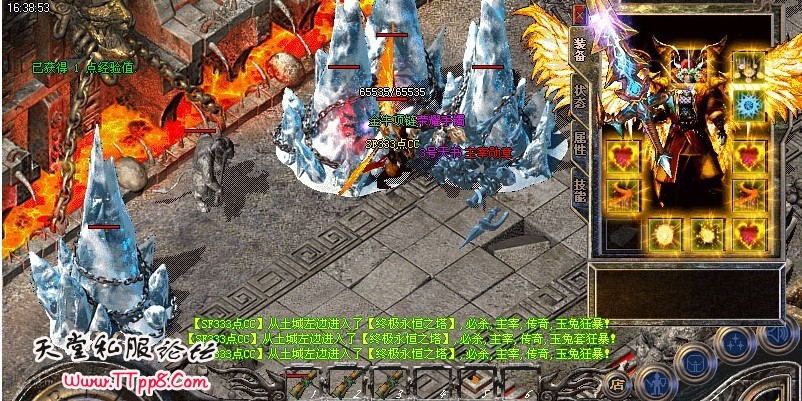802x401 pixels.
Task: Select the portrait slot above the snowflake gem
Action: [x=748, y=66]
